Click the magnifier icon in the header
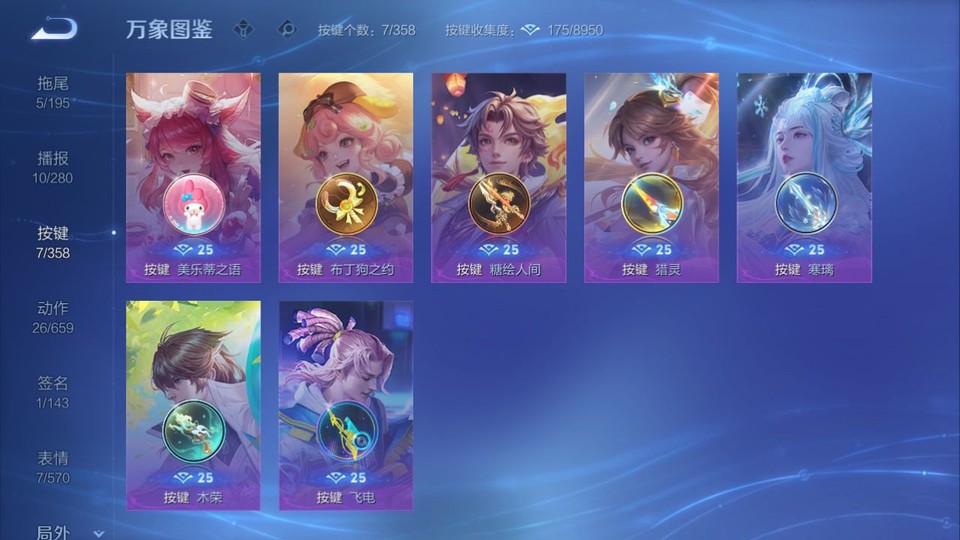The width and height of the screenshot is (960, 540). [x=287, y=30]
